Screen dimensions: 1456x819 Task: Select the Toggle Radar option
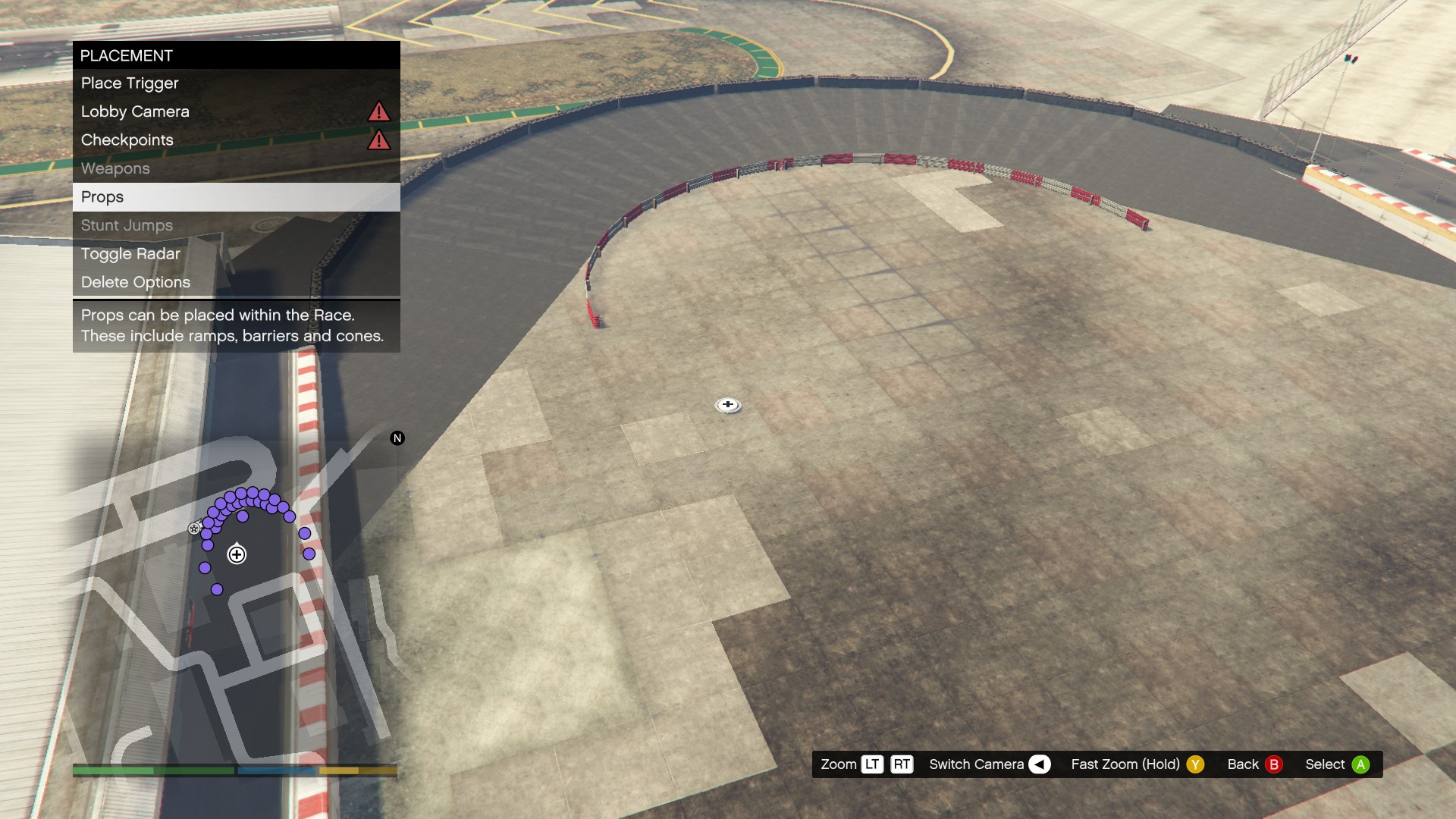click(236, 254)
